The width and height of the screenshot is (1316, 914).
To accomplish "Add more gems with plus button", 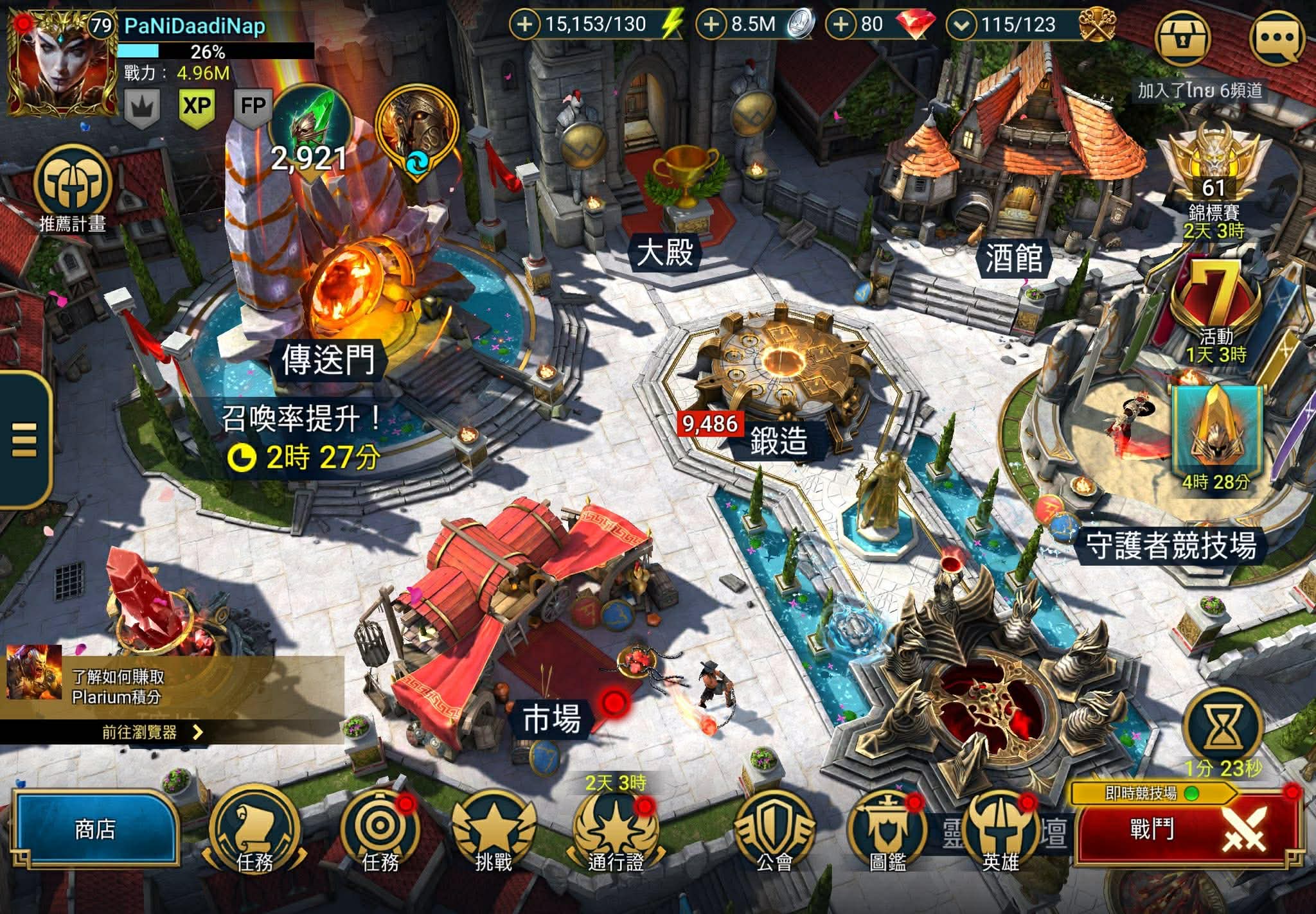I will pyautogui.click(x=840, y=25).
